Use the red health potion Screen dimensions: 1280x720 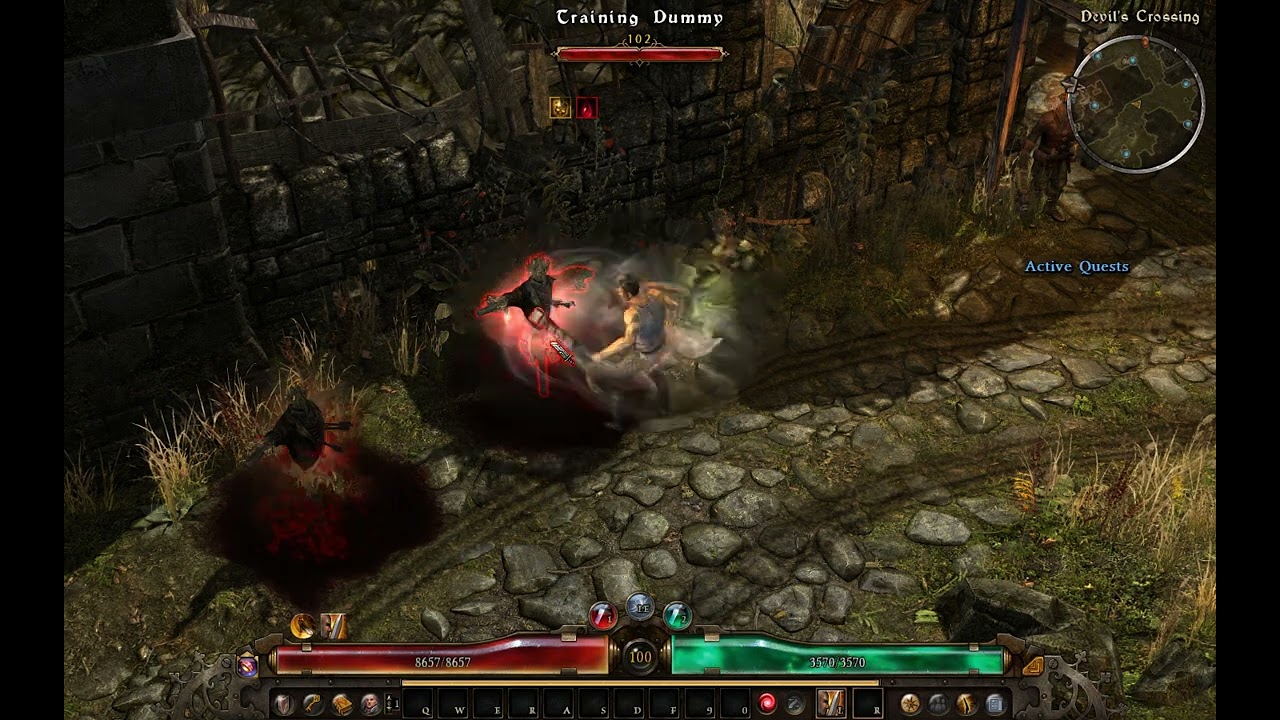point(602,615)
